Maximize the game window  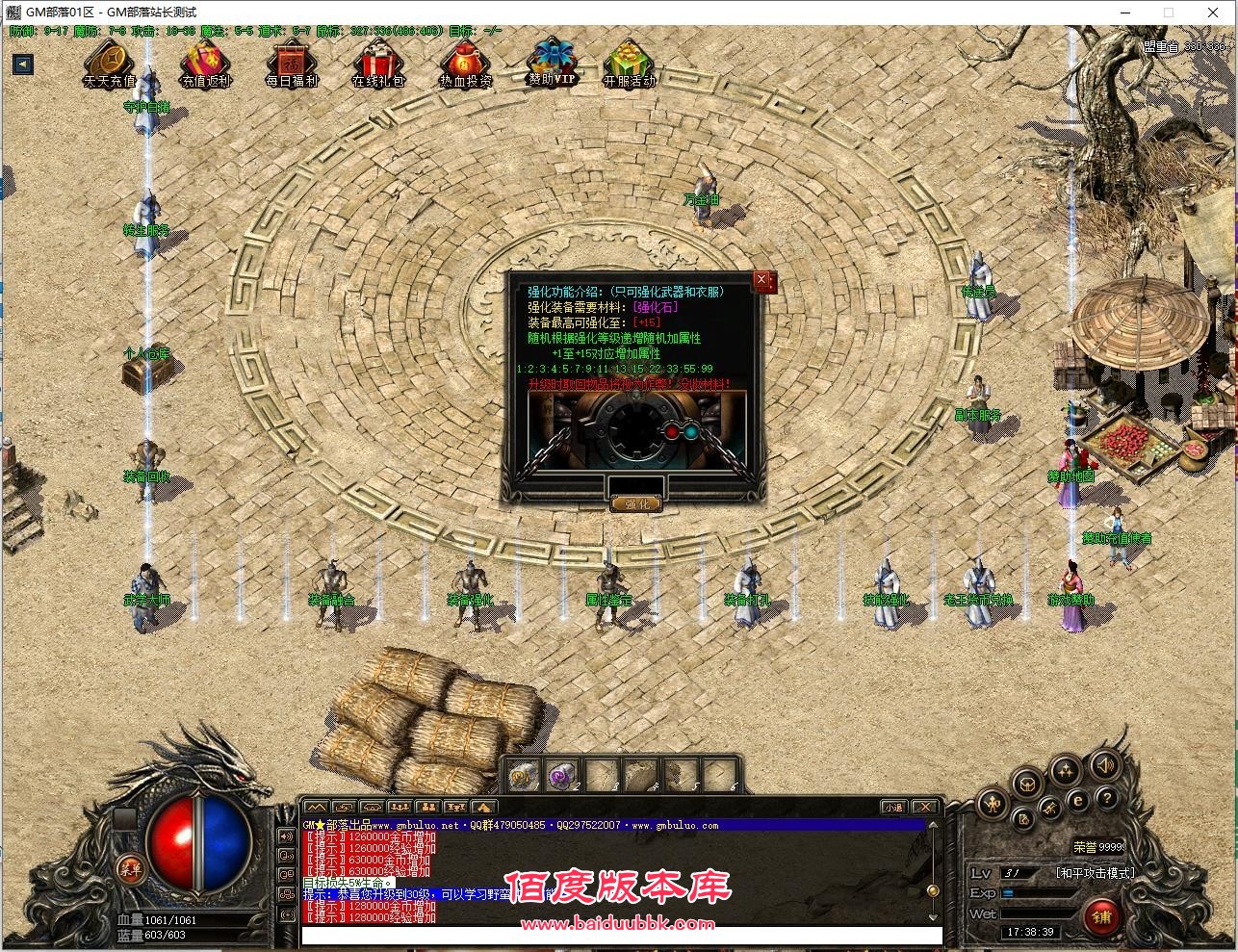tap(1169, 13)
